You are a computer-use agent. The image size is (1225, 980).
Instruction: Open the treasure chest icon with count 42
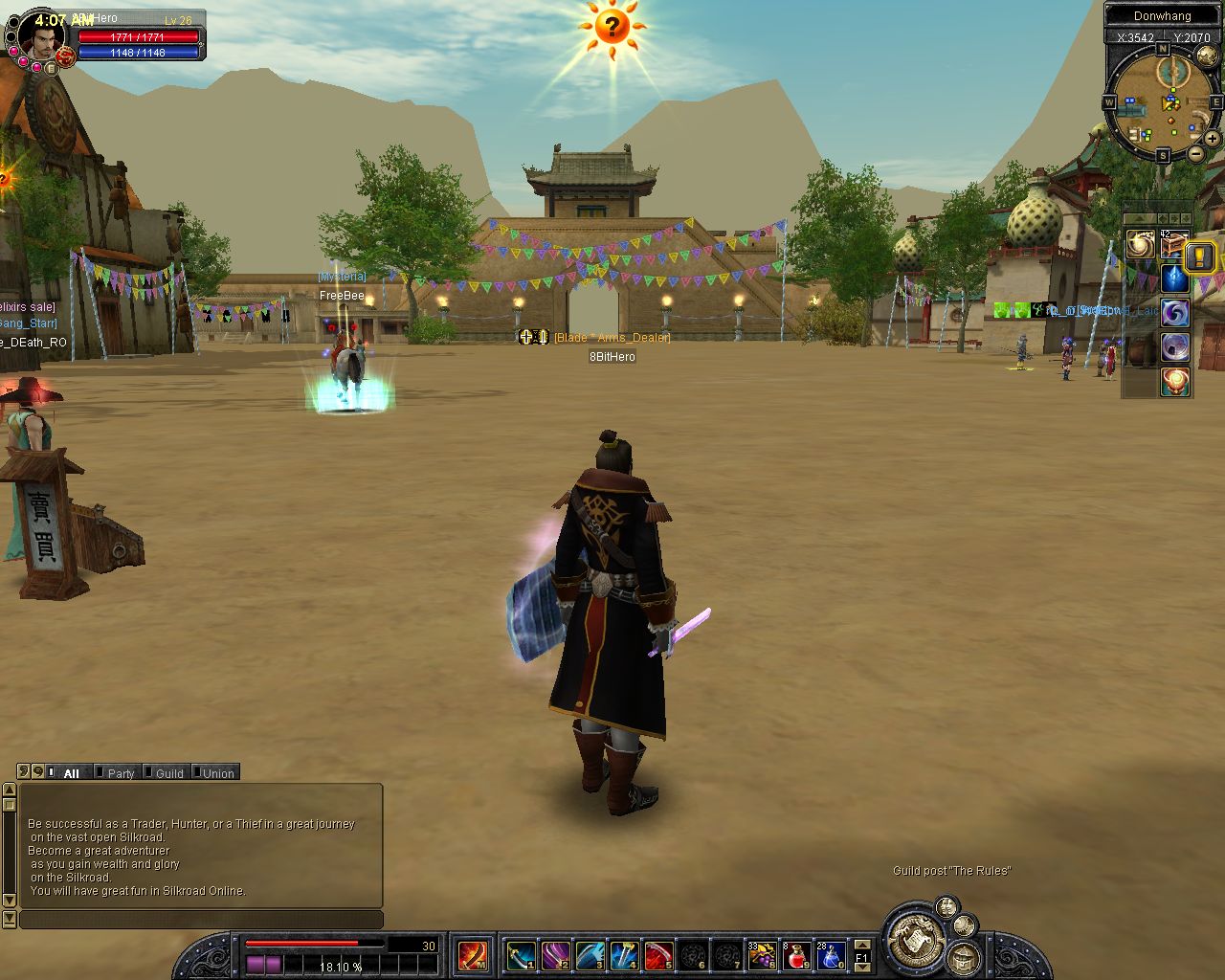point(1174,245)
